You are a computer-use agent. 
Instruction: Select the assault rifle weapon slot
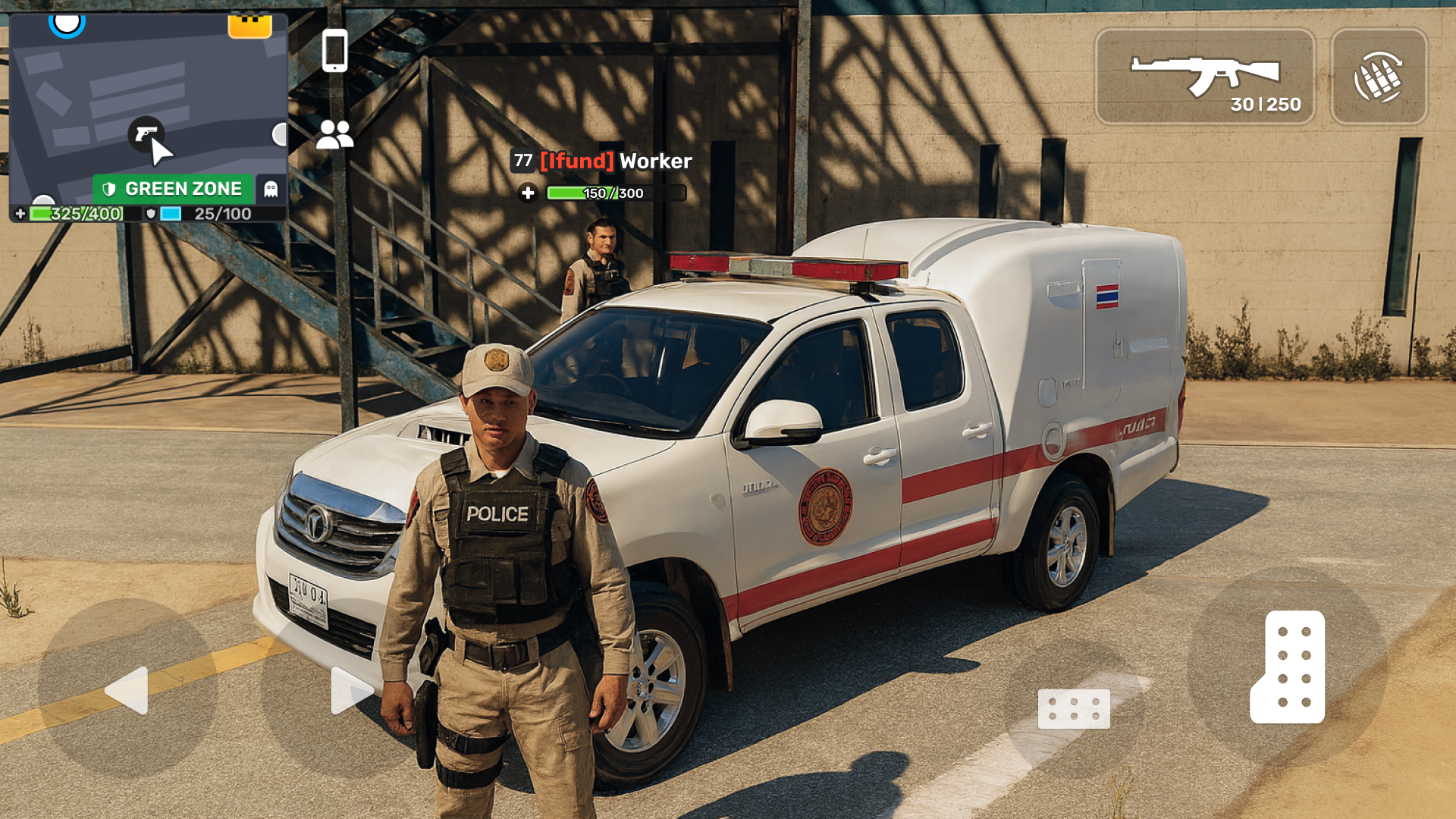point(1204,77)
